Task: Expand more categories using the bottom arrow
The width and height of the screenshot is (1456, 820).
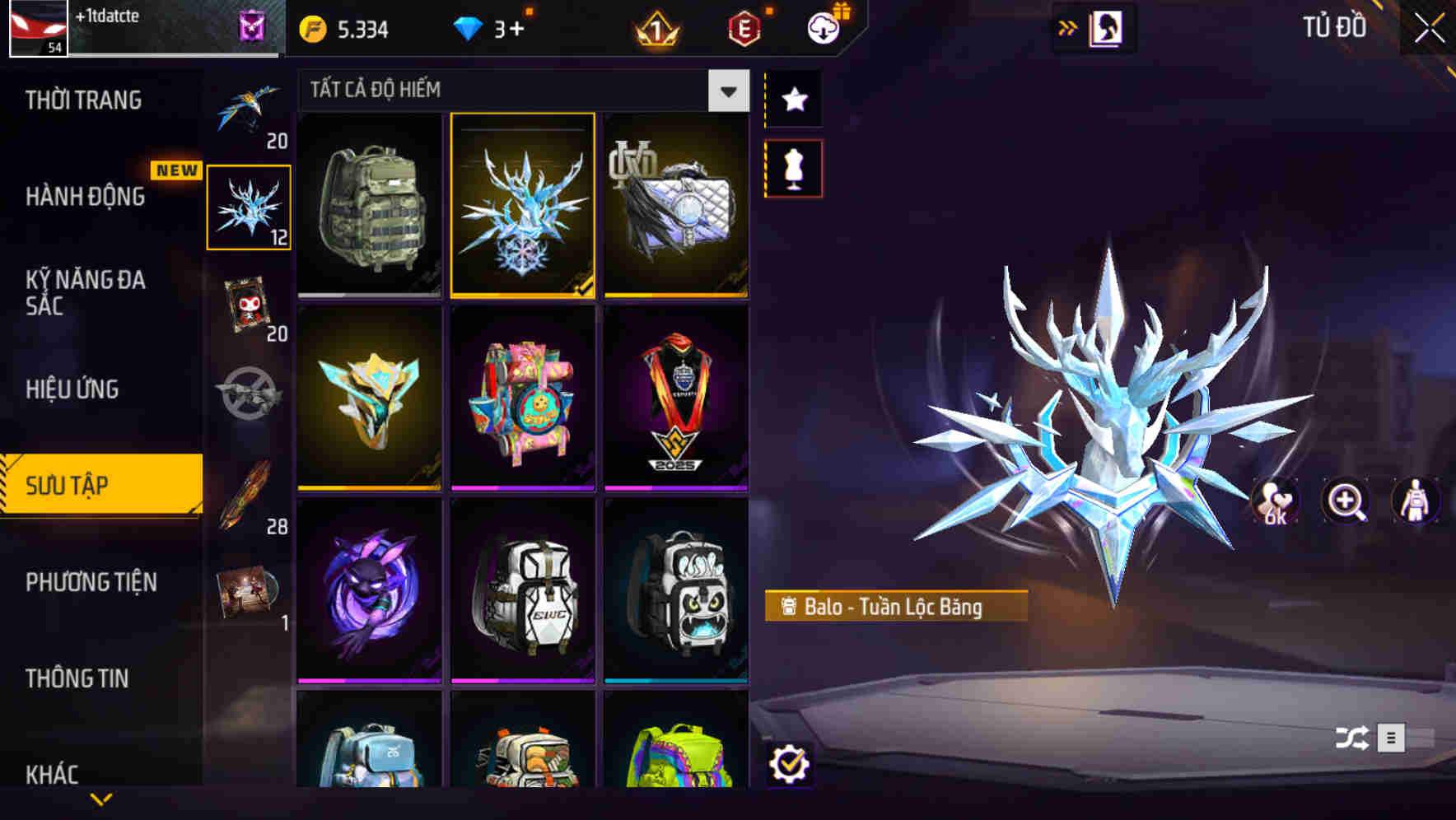Action: (101, 799)
